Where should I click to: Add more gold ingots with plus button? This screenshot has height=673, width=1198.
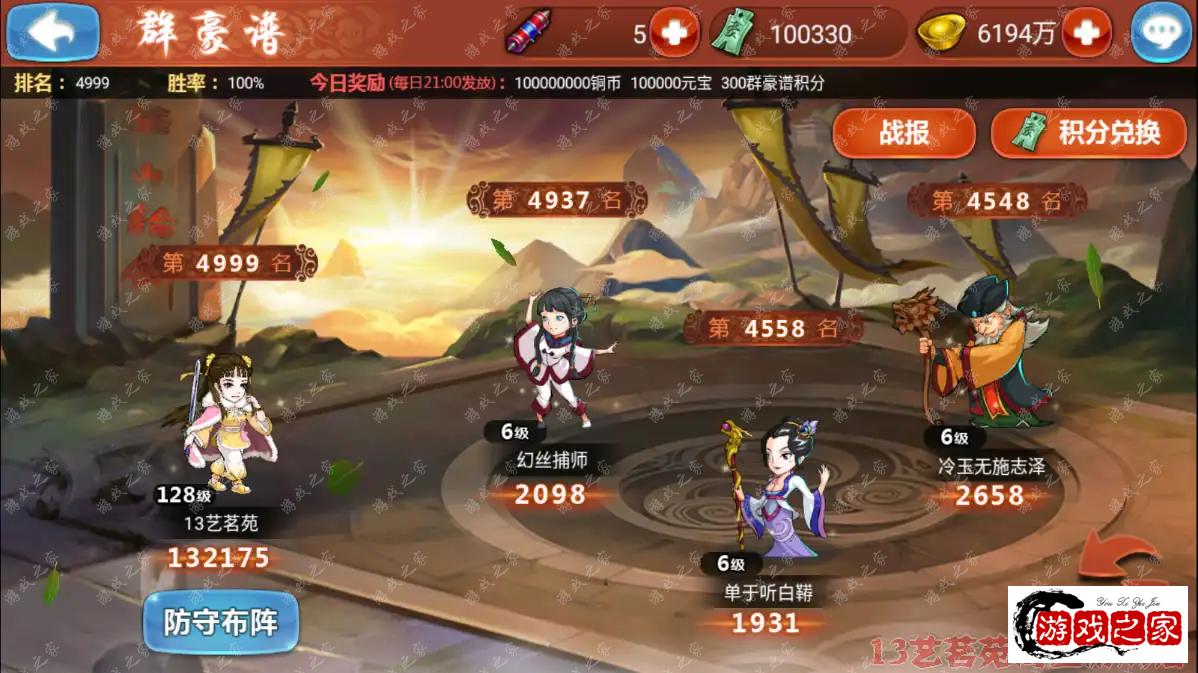1086,34
